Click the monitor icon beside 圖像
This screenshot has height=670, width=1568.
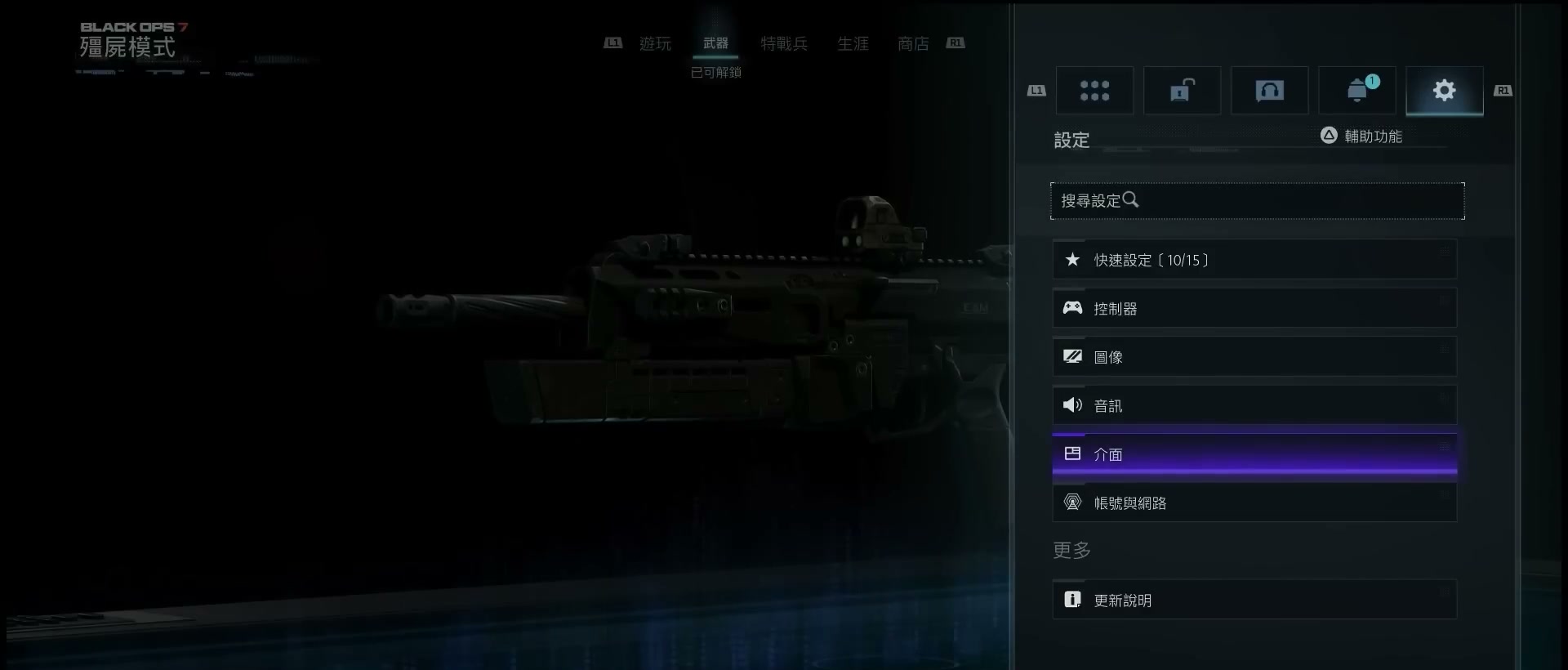click(1072, 356)
